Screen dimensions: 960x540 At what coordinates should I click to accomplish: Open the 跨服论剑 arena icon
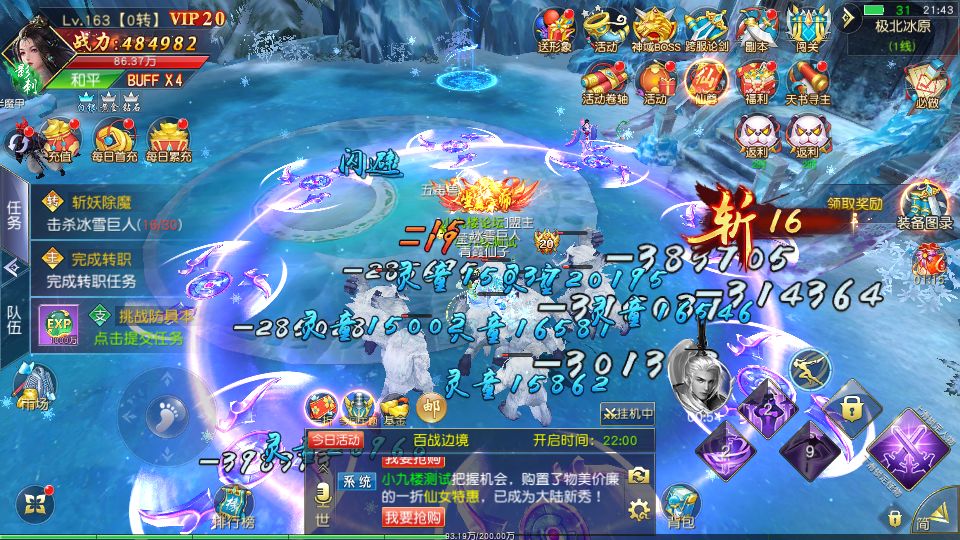point(706,28)
